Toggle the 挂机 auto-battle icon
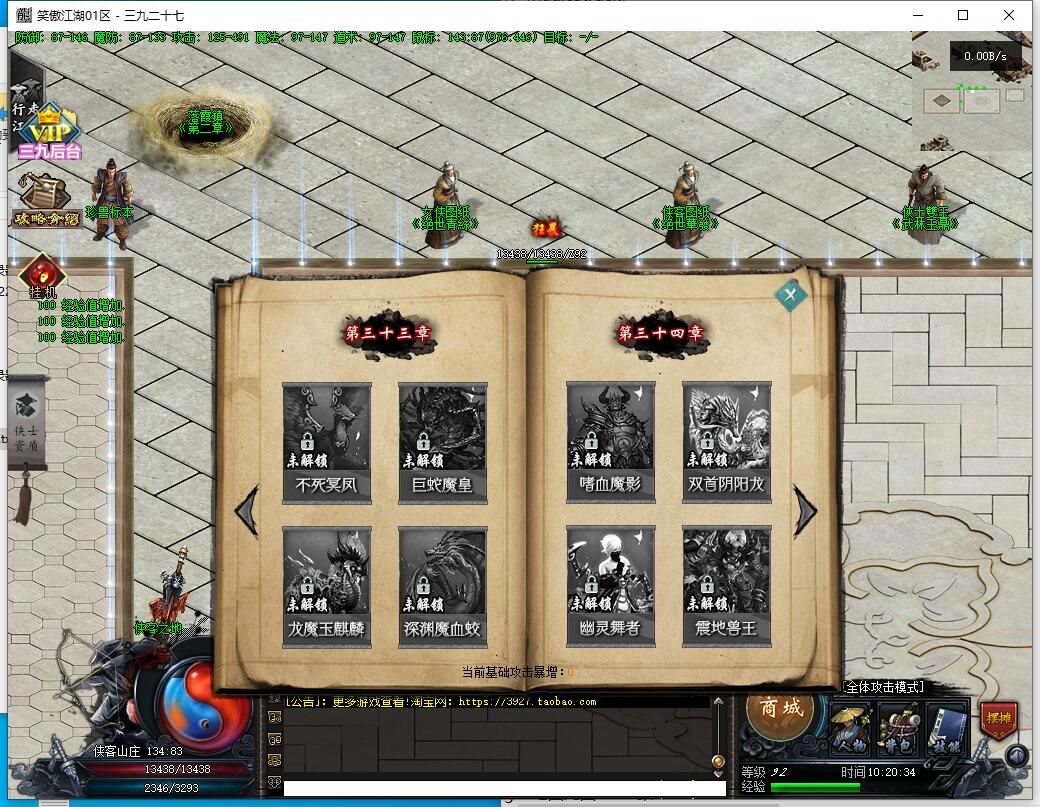Screen dimensions: 1040x807 [42, 277]
